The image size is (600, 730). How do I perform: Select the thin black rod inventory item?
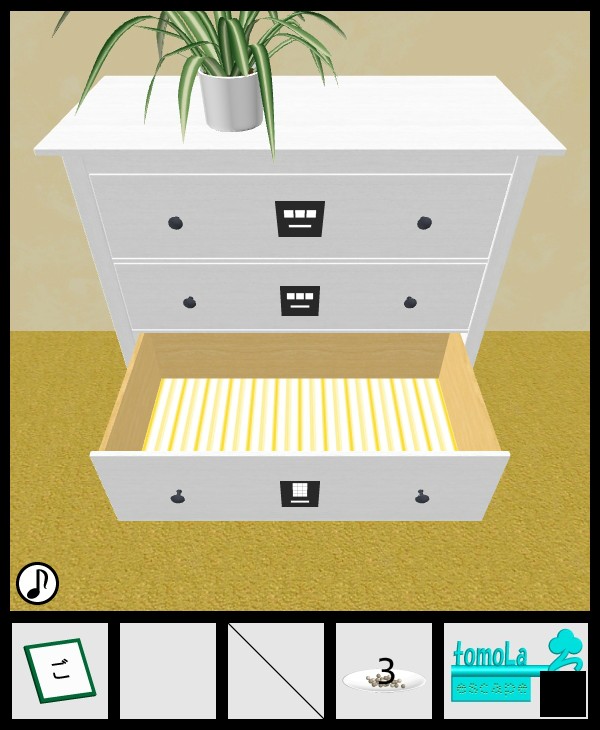pyautogui.click(x=276, y=671)
